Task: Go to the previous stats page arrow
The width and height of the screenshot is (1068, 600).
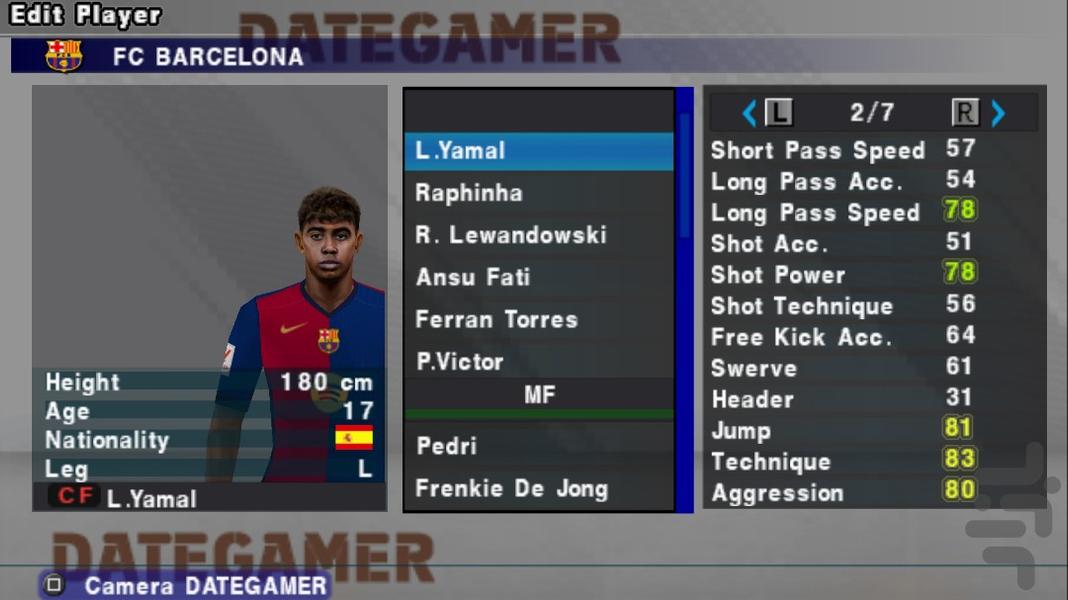Action: (749, 113)
